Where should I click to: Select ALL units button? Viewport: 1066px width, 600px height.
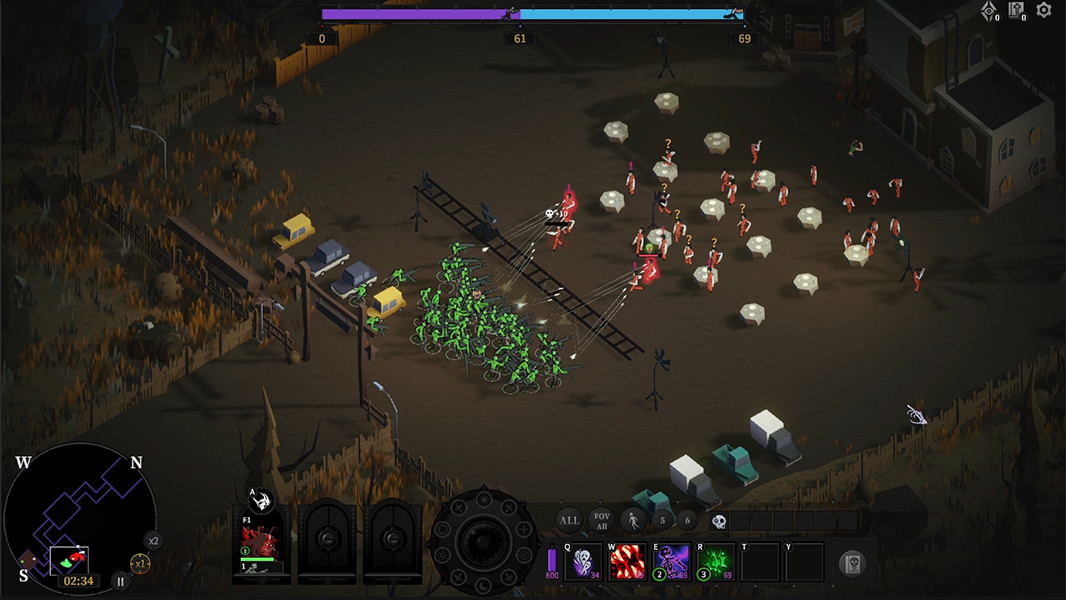(x=569, y=520)
